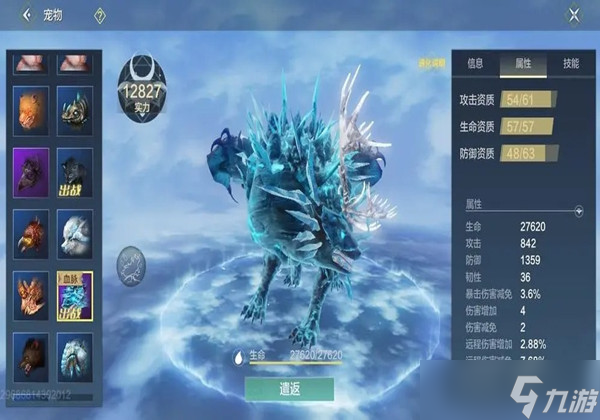This screenshot has height=420, width=600.
Task: Click the round rune icon left of pet
Action: (130, 263)
